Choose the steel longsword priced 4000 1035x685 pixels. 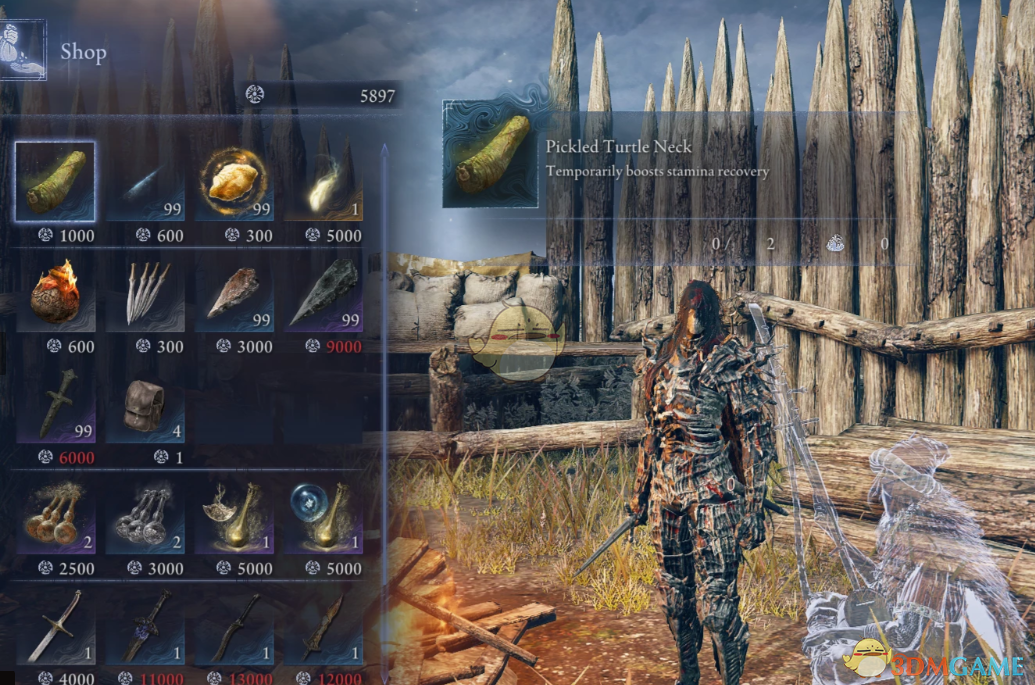(x=55, y=627)
